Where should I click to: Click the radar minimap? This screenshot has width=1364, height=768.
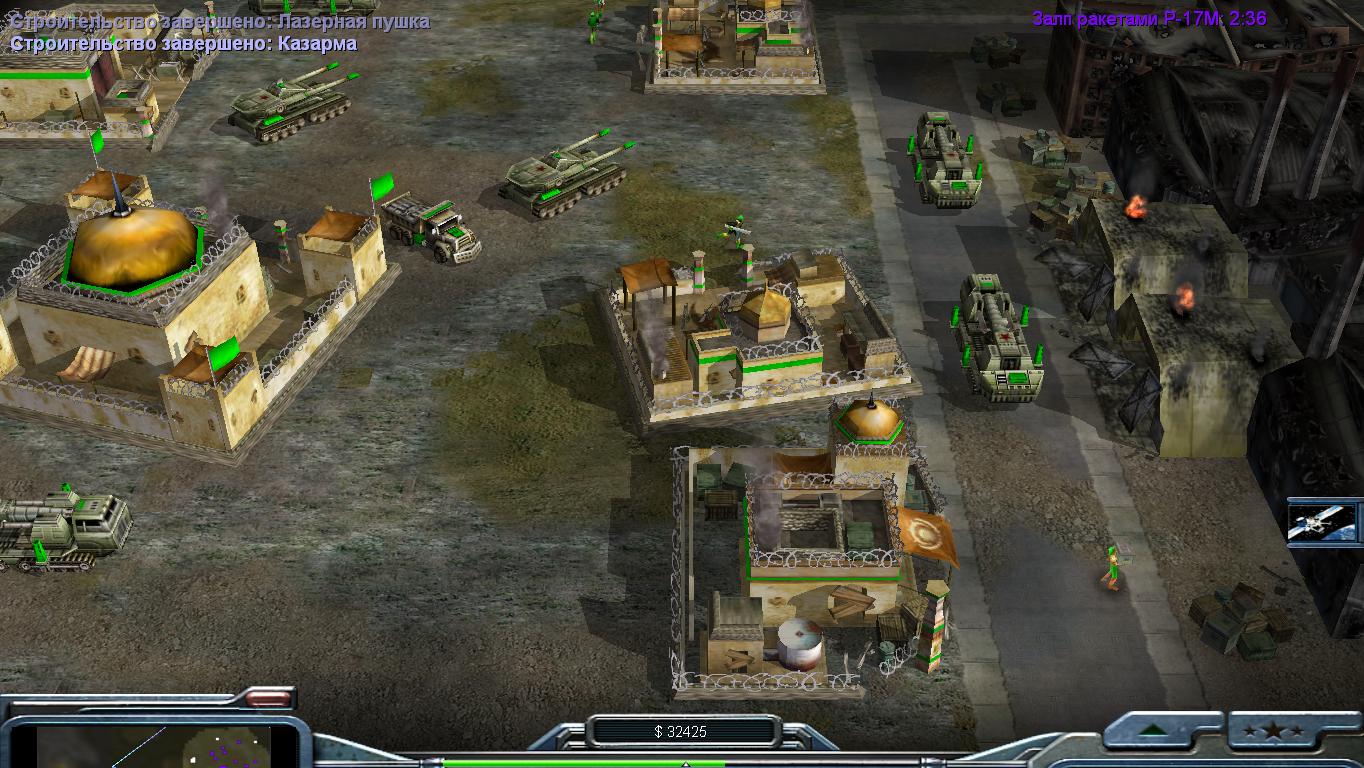coord(166,746)
